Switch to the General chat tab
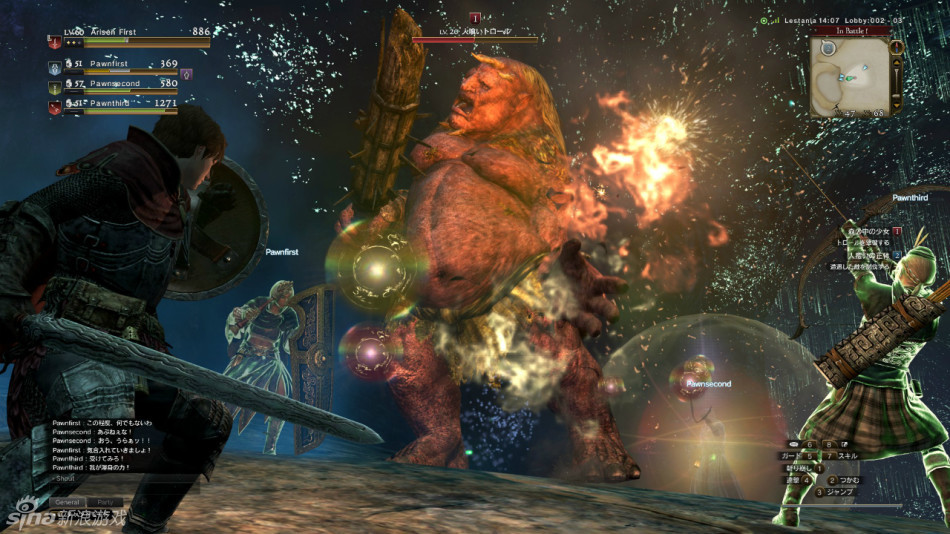 tap(67, 502)
